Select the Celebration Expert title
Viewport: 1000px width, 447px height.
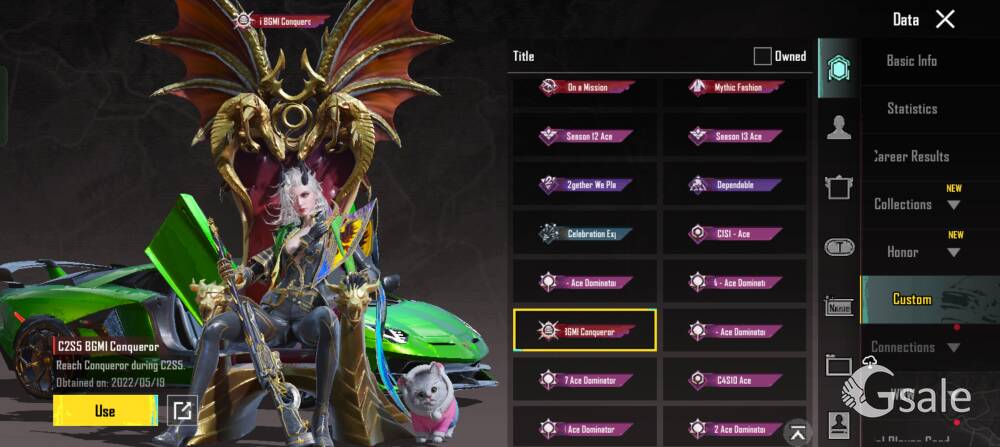coord(586,233)
